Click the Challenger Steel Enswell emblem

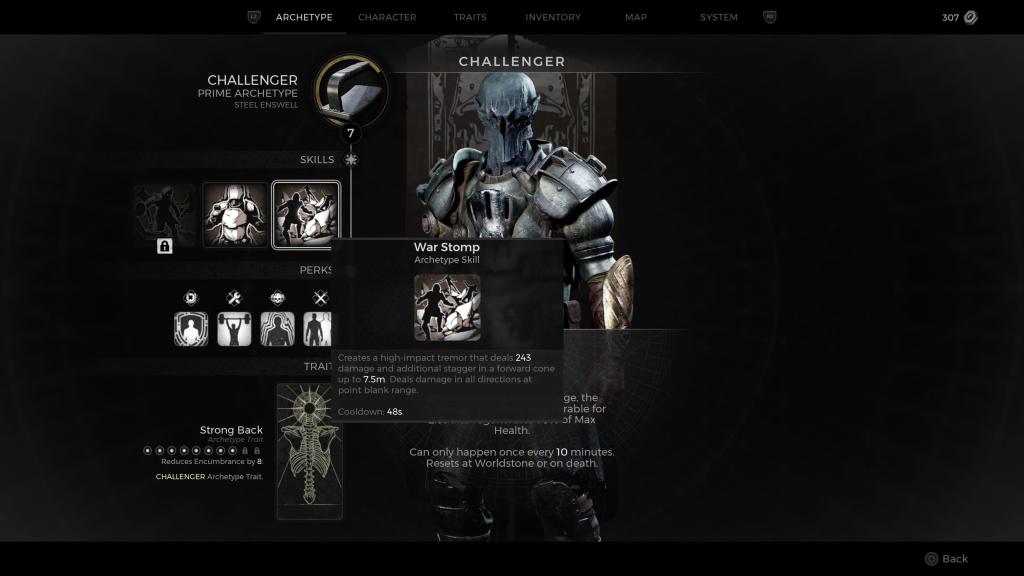(x=350, y=92)
